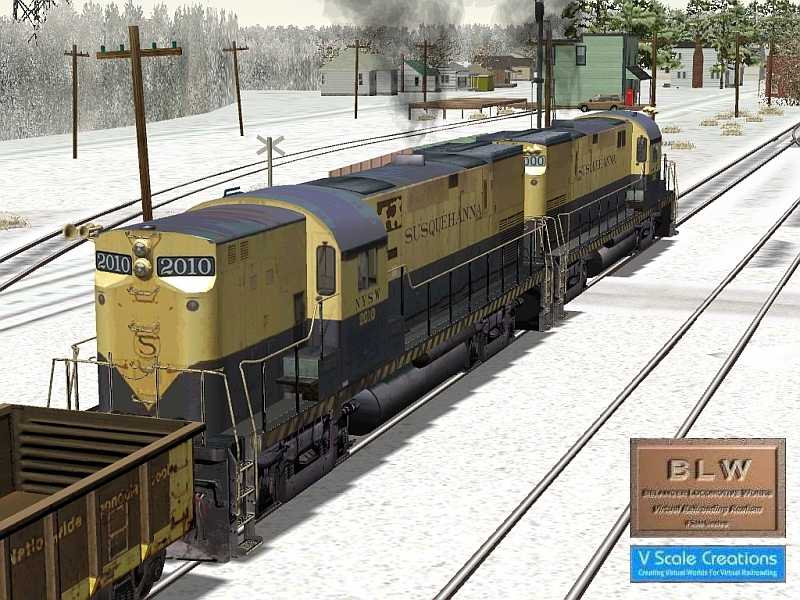Open the BLW bronze plaque logo
Image resolution: width=800 pixels, height=600 pixels.
pyautogui.click(x=707, y=488)
